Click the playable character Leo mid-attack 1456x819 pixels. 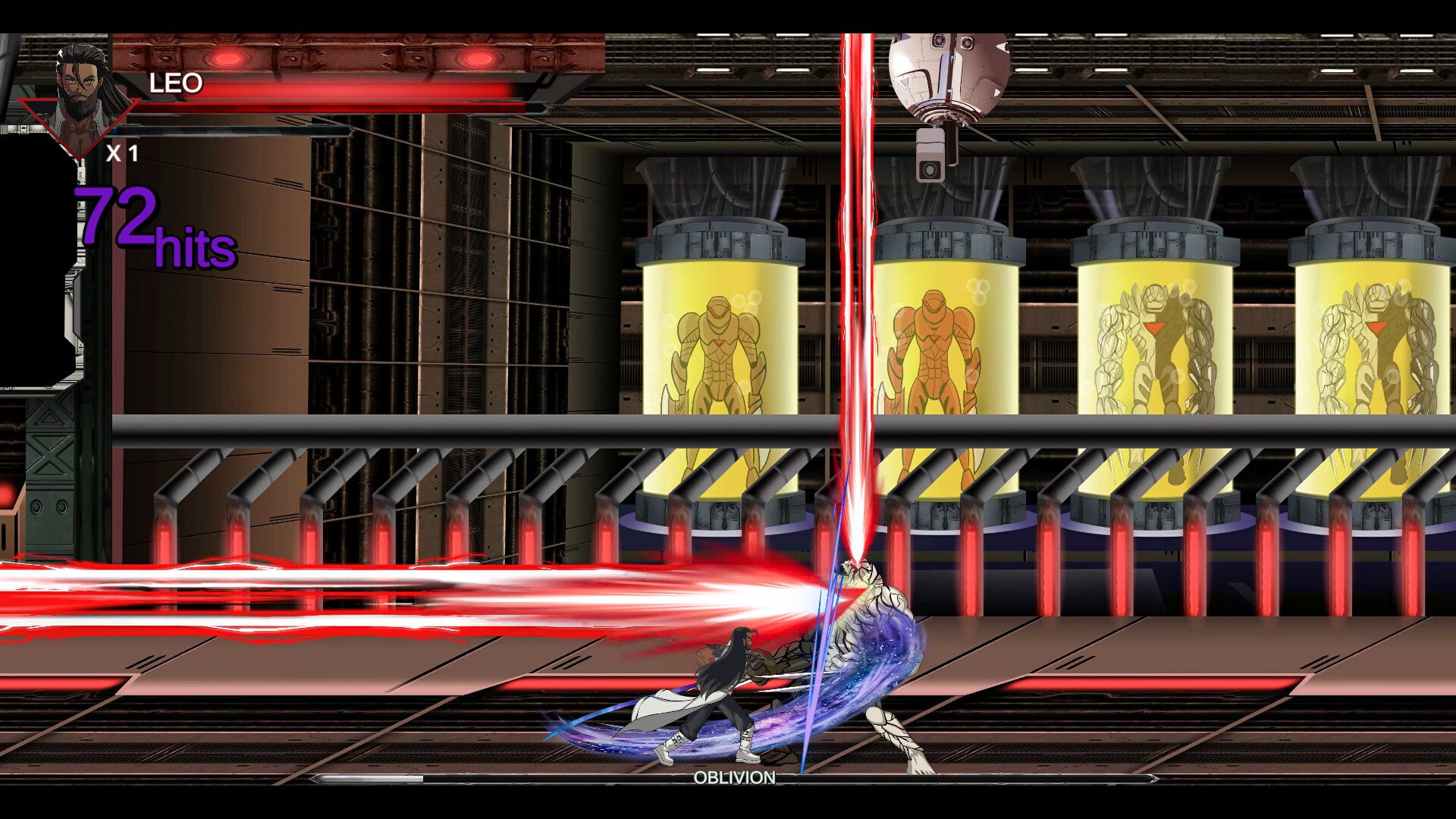720,682
